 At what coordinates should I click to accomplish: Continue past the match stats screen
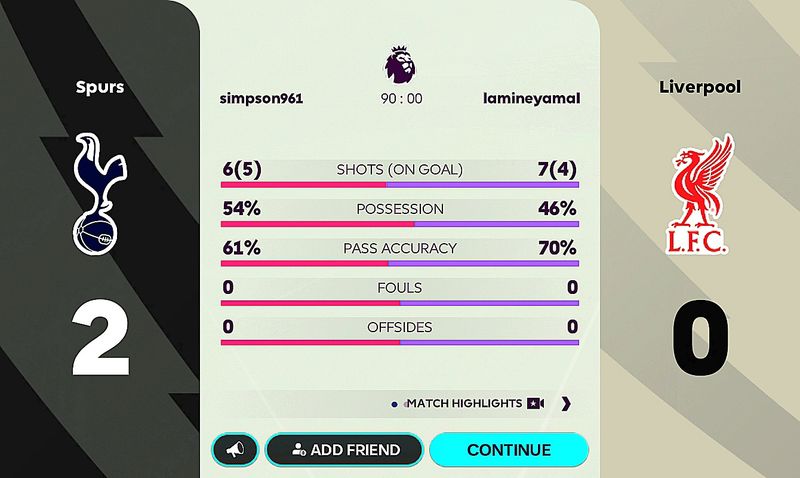[x=508, y=450]
